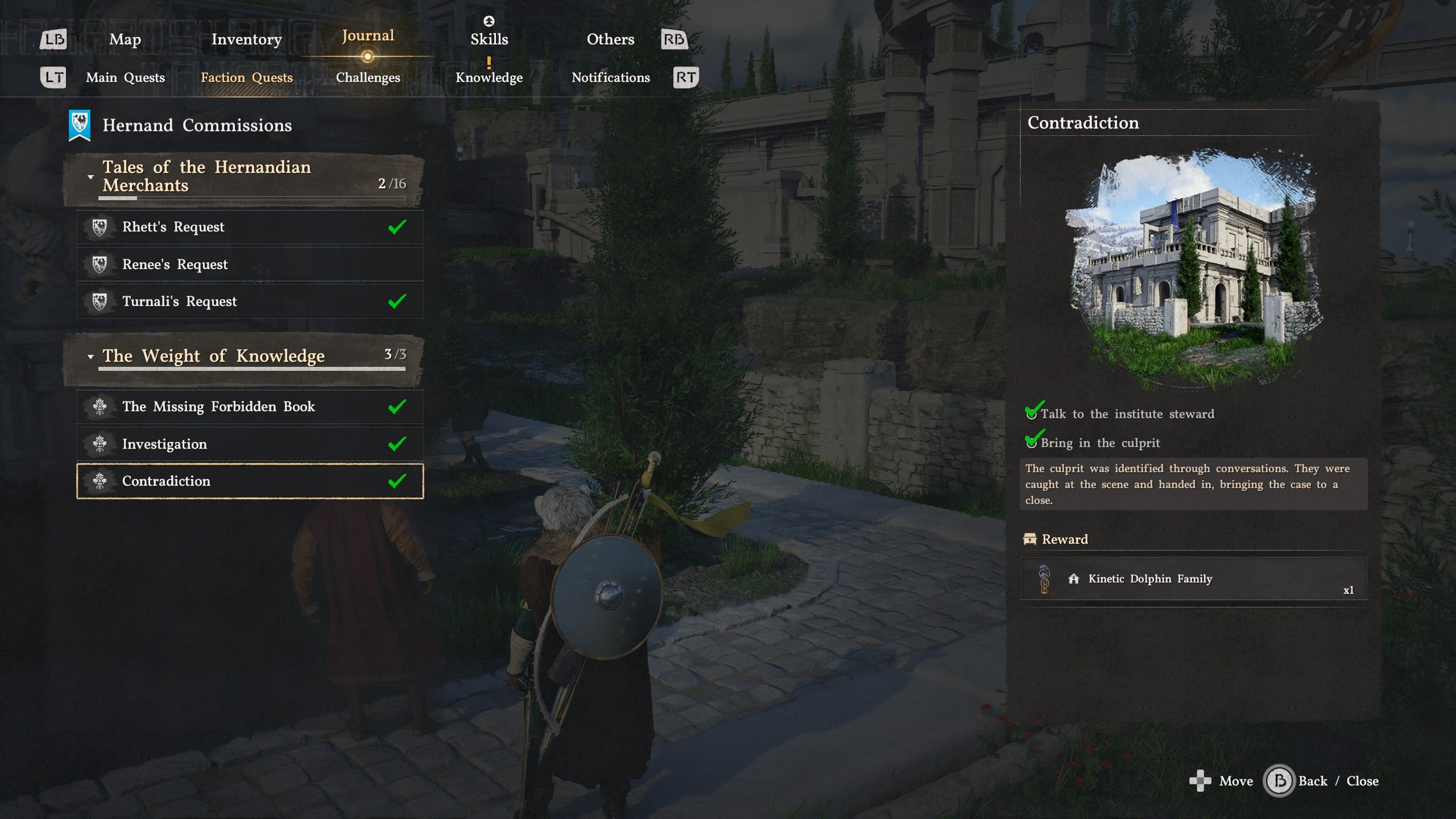Go to the Skills tab
The width and height of the screenshot is (1456, 819).
pos(489,39)
